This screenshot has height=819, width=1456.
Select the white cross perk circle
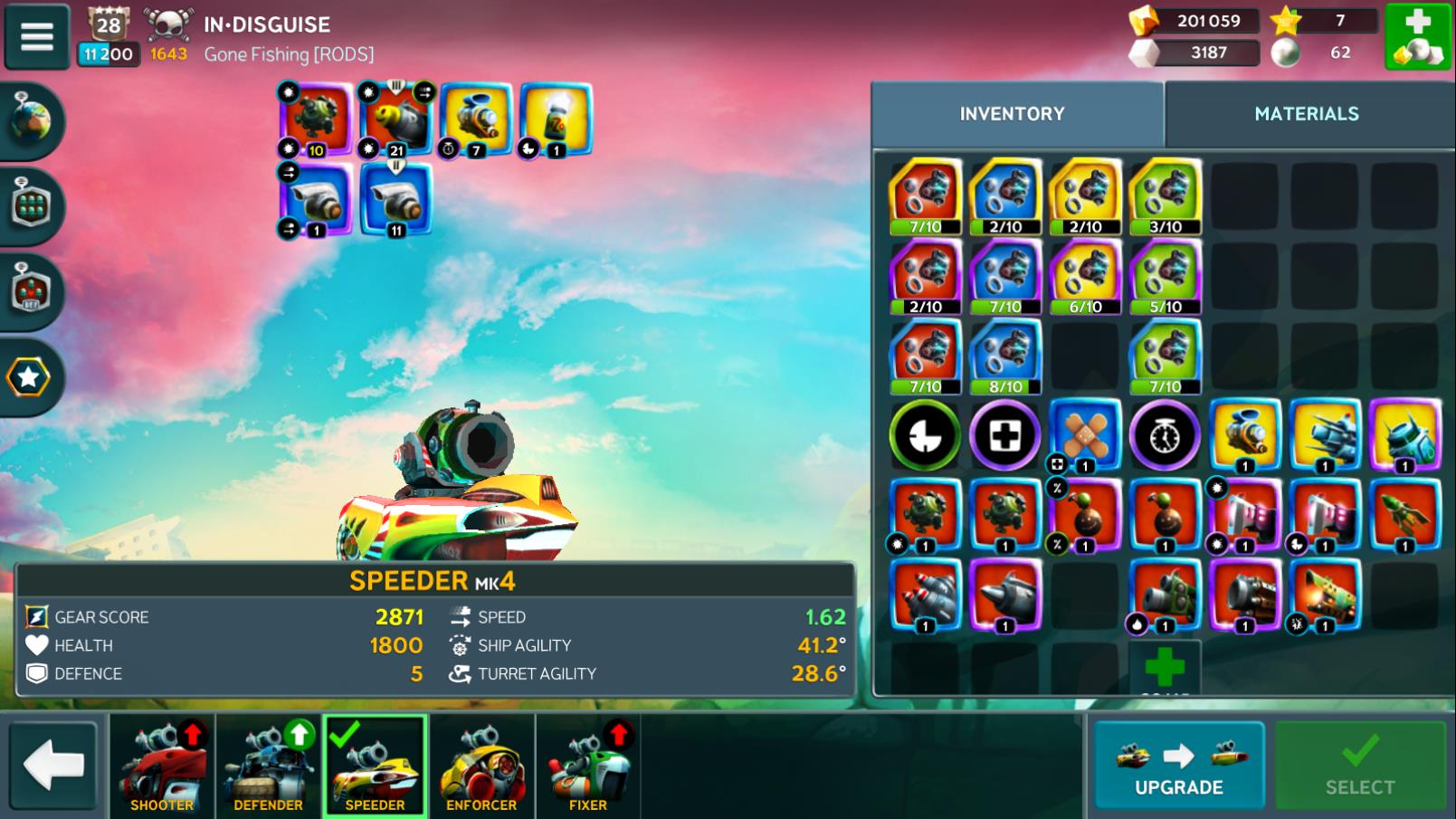coord(1004,436)
